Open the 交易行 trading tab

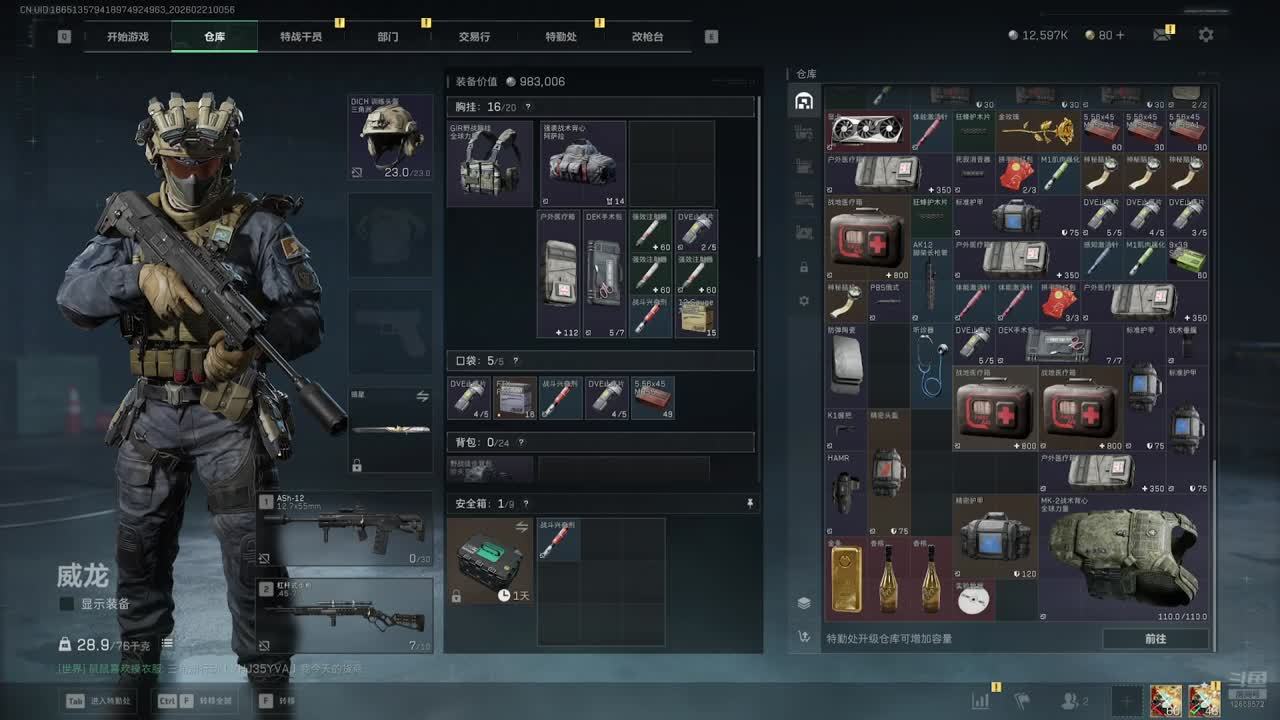click(474, 37)
